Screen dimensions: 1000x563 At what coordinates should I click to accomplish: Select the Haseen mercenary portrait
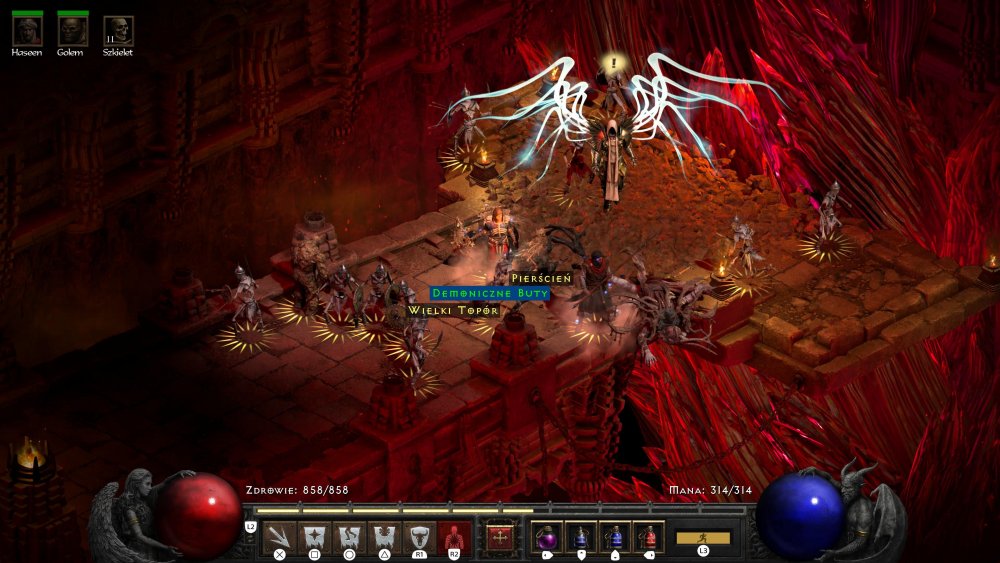pos(27,30)
